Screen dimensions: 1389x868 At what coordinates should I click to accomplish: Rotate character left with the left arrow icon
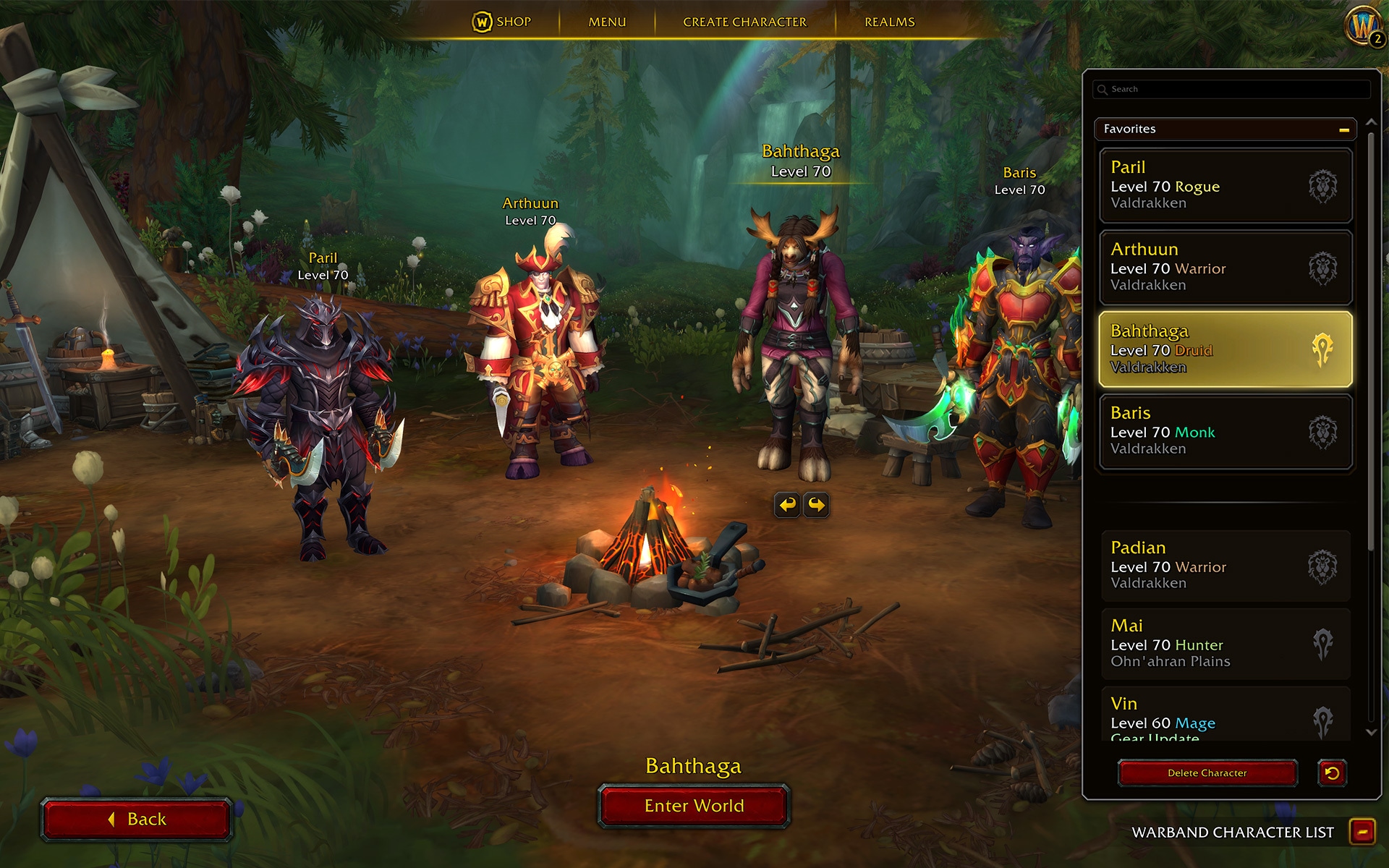click(789, 505)
